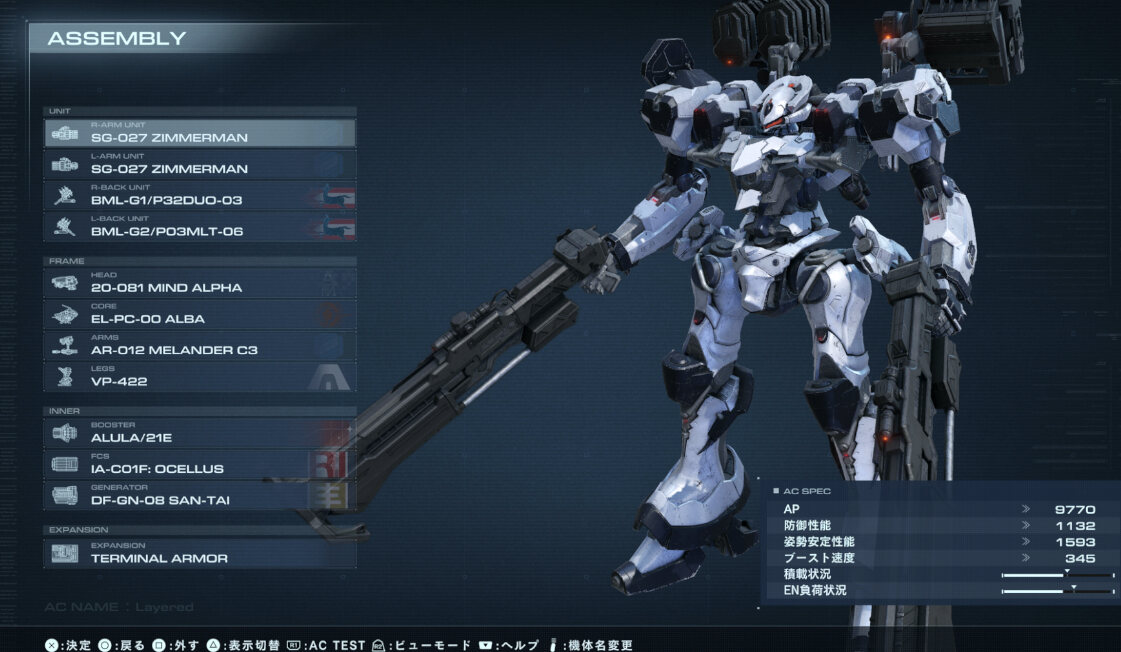Select the CORE part EL-PC-00 ALBA

pos(200,314)
